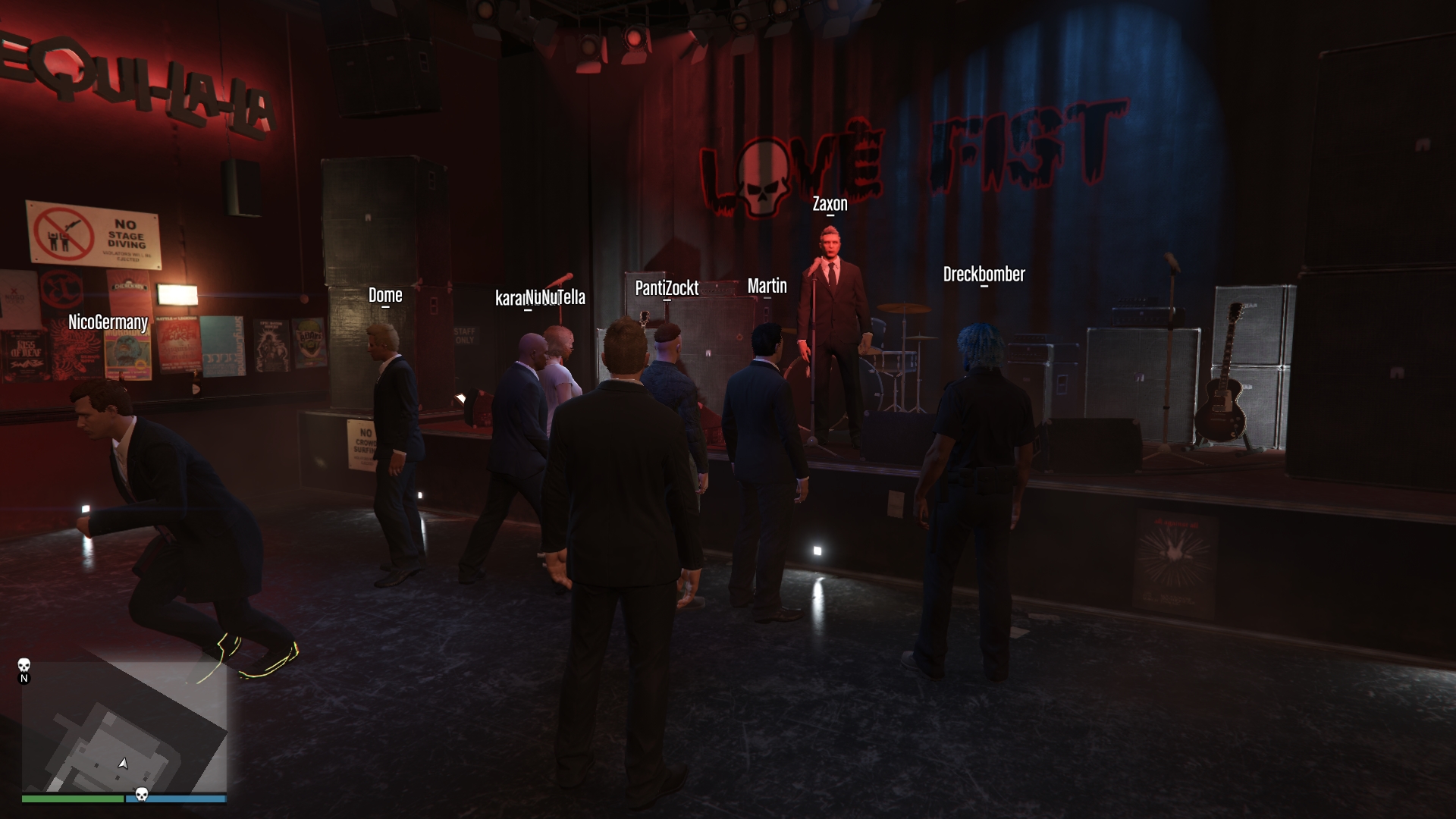
Task: Choose the Dome player name tag
Action: pyautogui.click(x=385, y=295)
